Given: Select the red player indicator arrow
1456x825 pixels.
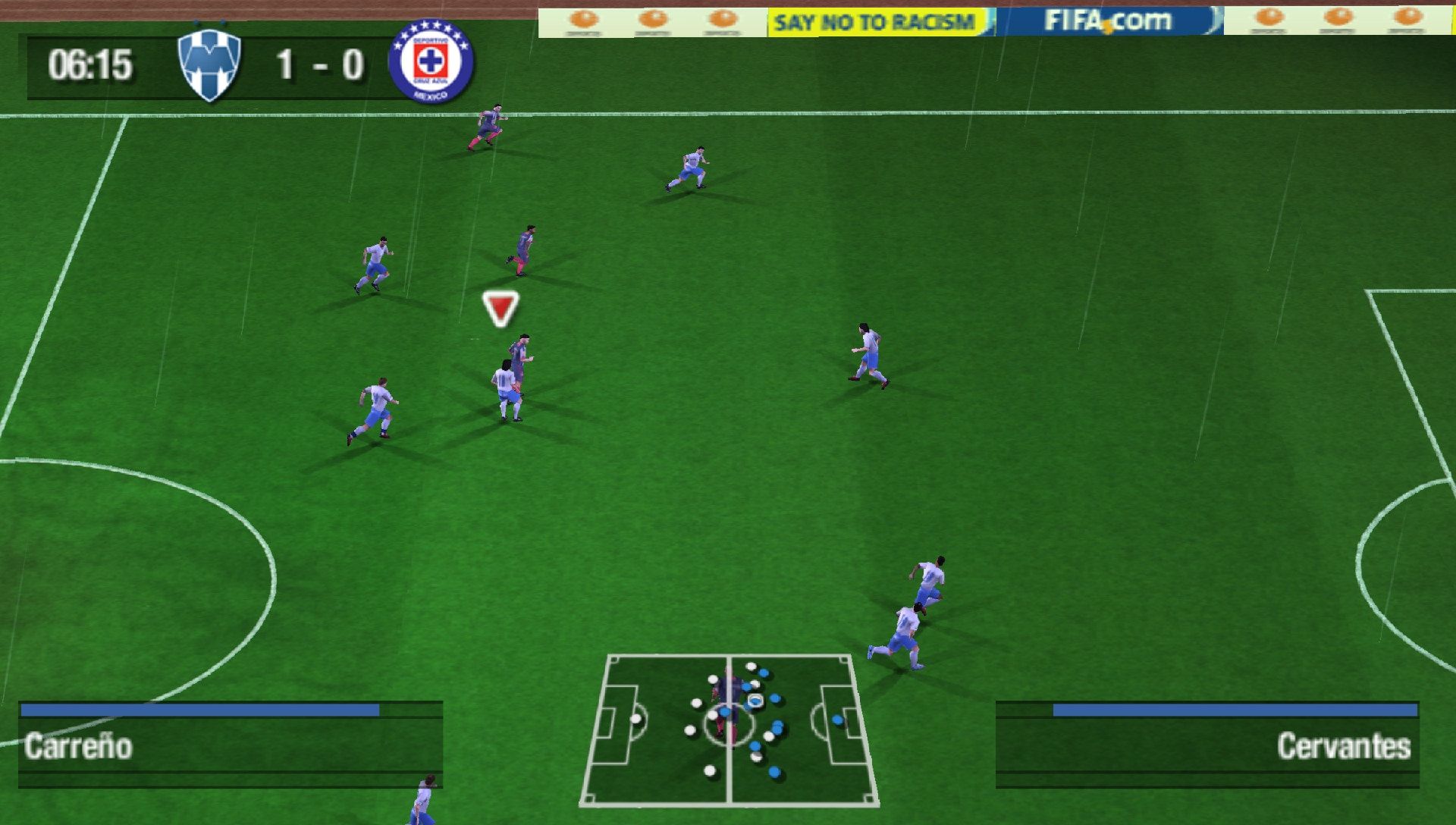Looking at the screenshot, I should (500, 308).
